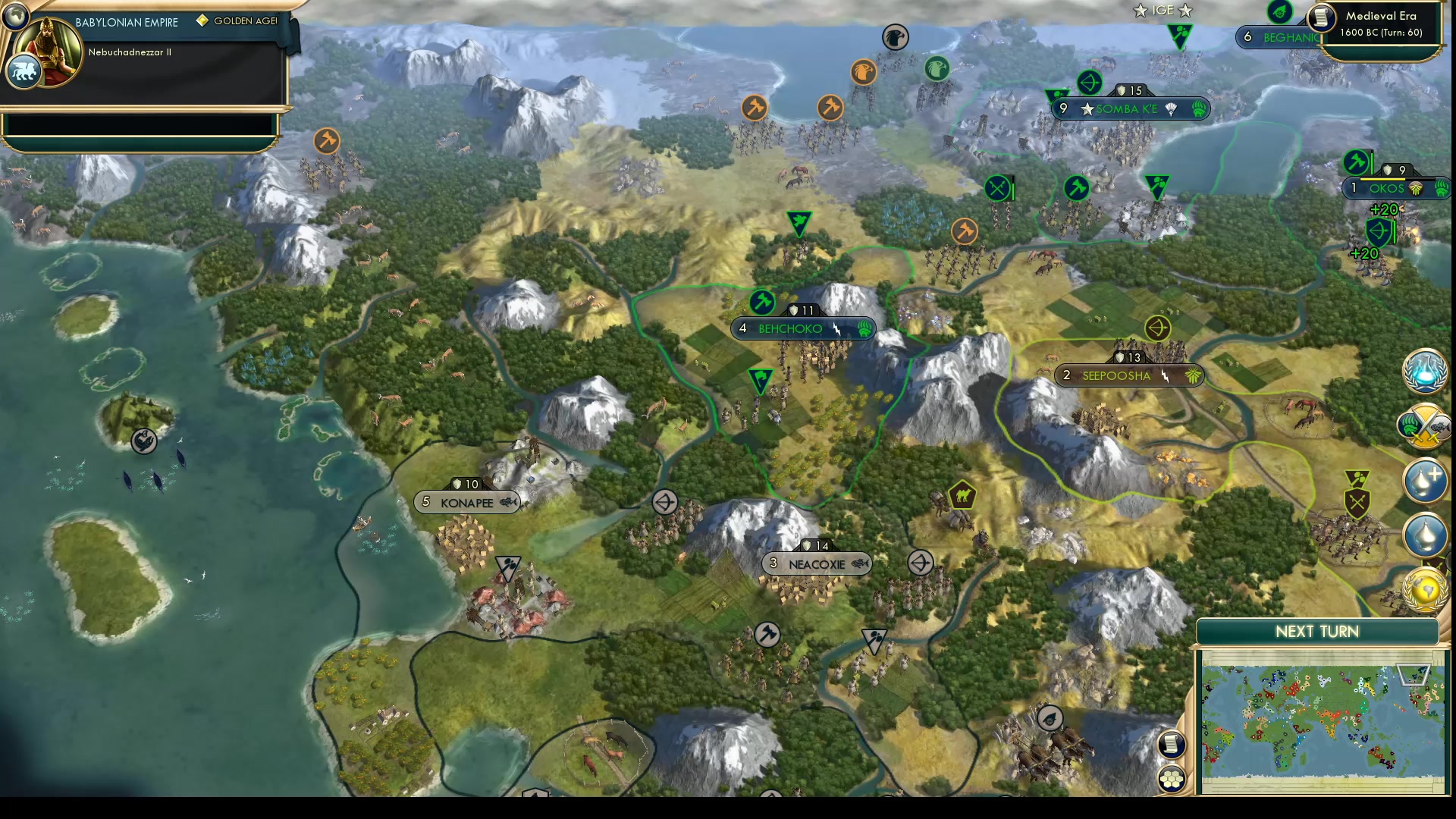Viewport: 1456px width, 819px height.
Task: Click the fish focus icon on Konapee's banner
Action: [x=507, y=502]
